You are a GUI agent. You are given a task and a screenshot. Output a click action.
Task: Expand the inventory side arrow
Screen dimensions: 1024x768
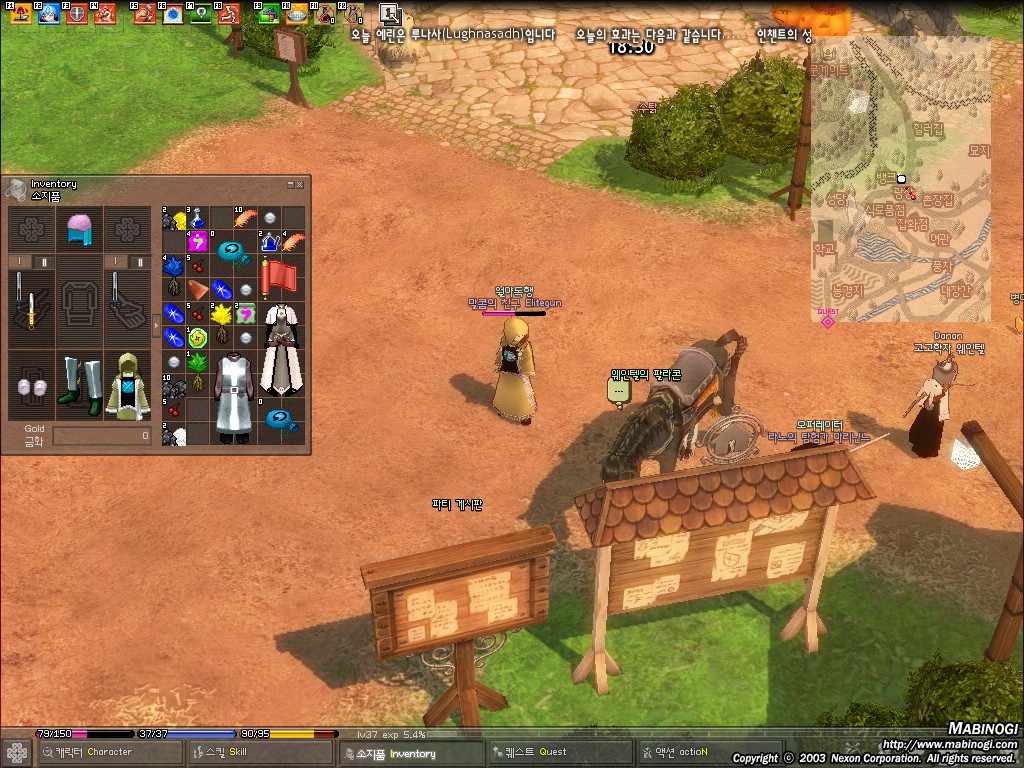tap(155, 325)
